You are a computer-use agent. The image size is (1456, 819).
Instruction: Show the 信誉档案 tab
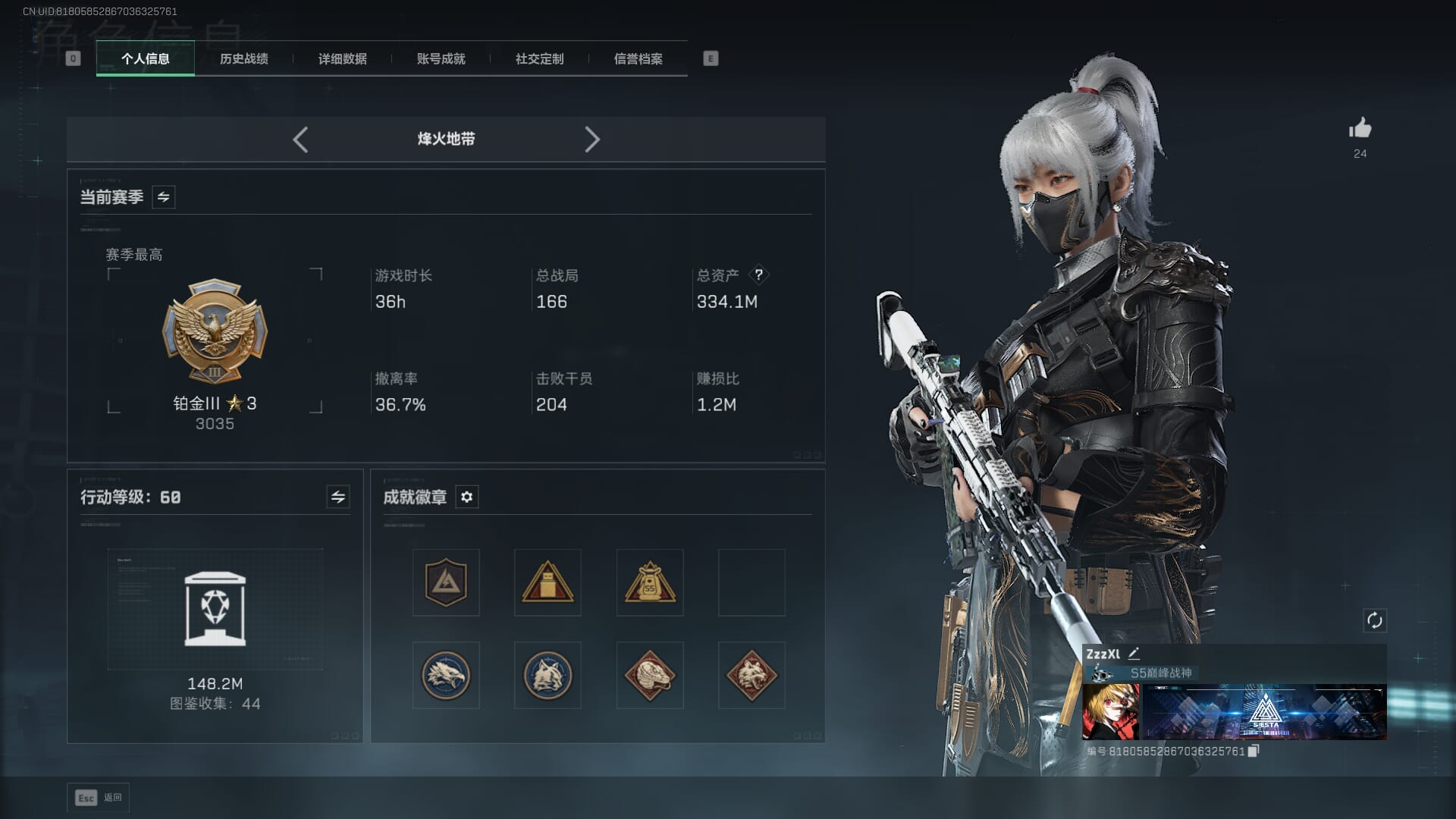pyautogui.click(x=638, y=58)
